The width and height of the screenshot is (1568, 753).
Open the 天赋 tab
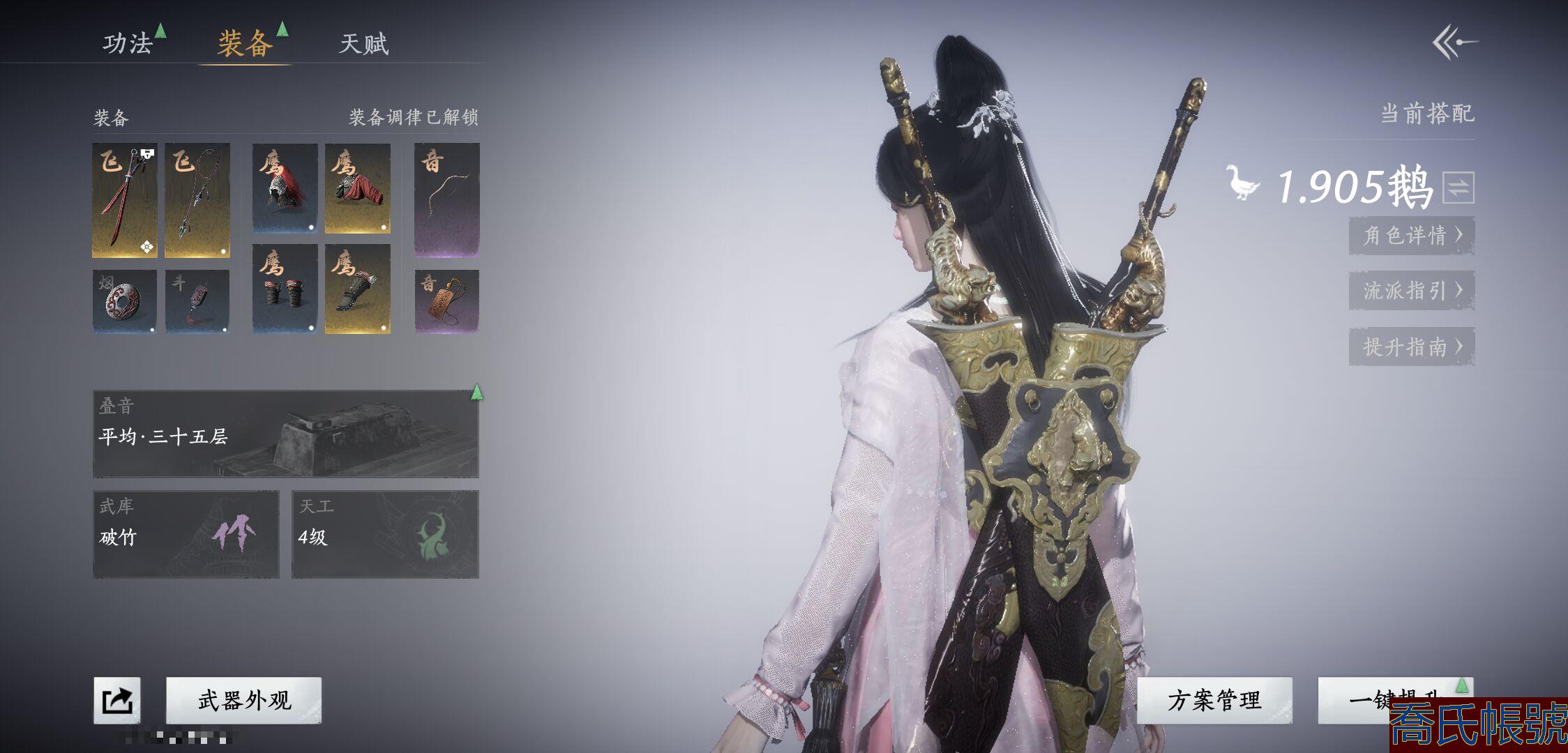coord(363,44)
